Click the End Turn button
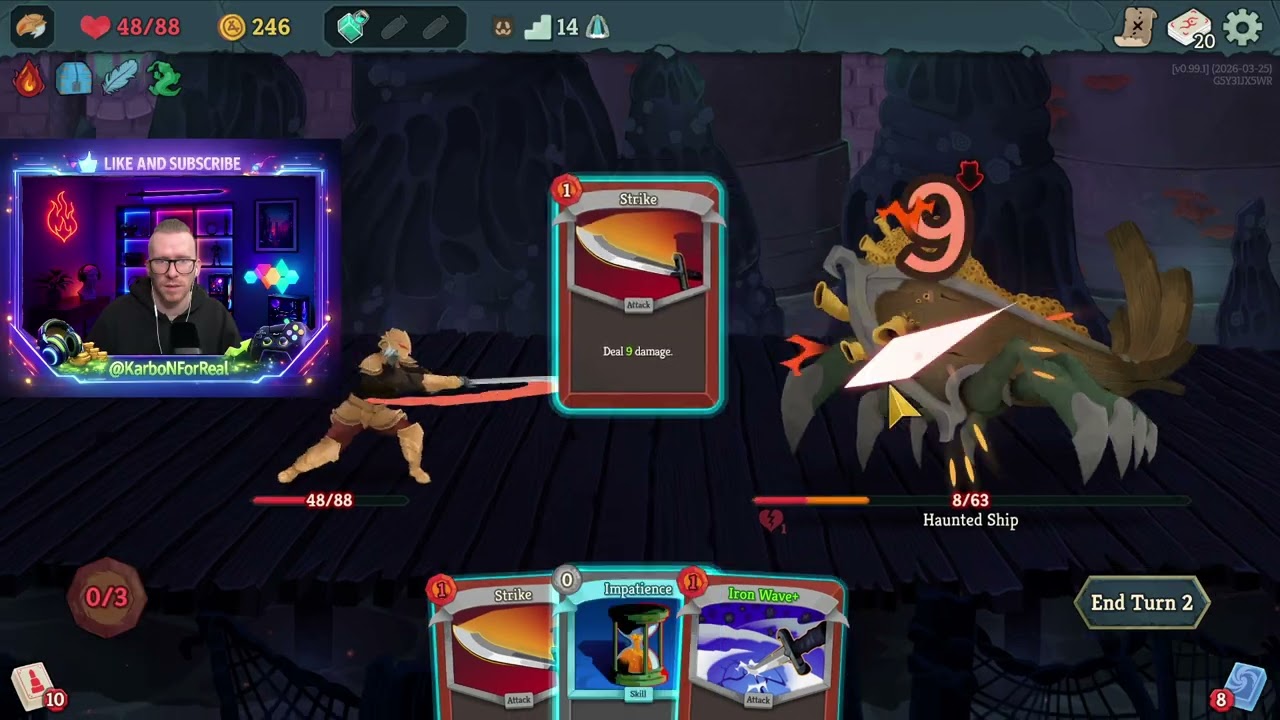This screenshot has width=1280, height=720. click(x=1141, y=603)
